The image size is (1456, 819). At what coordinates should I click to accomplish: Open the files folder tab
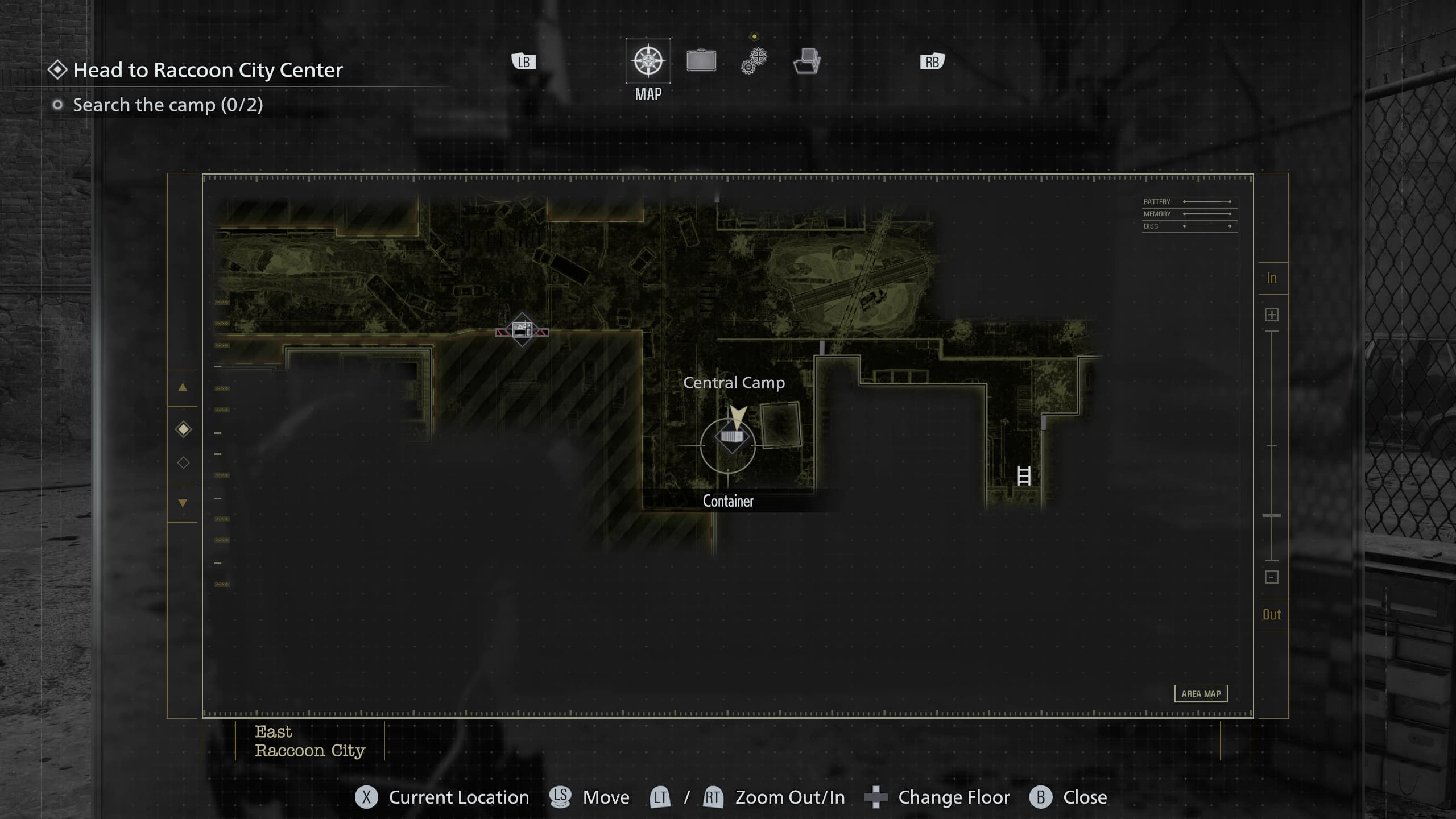pos(806,61)
